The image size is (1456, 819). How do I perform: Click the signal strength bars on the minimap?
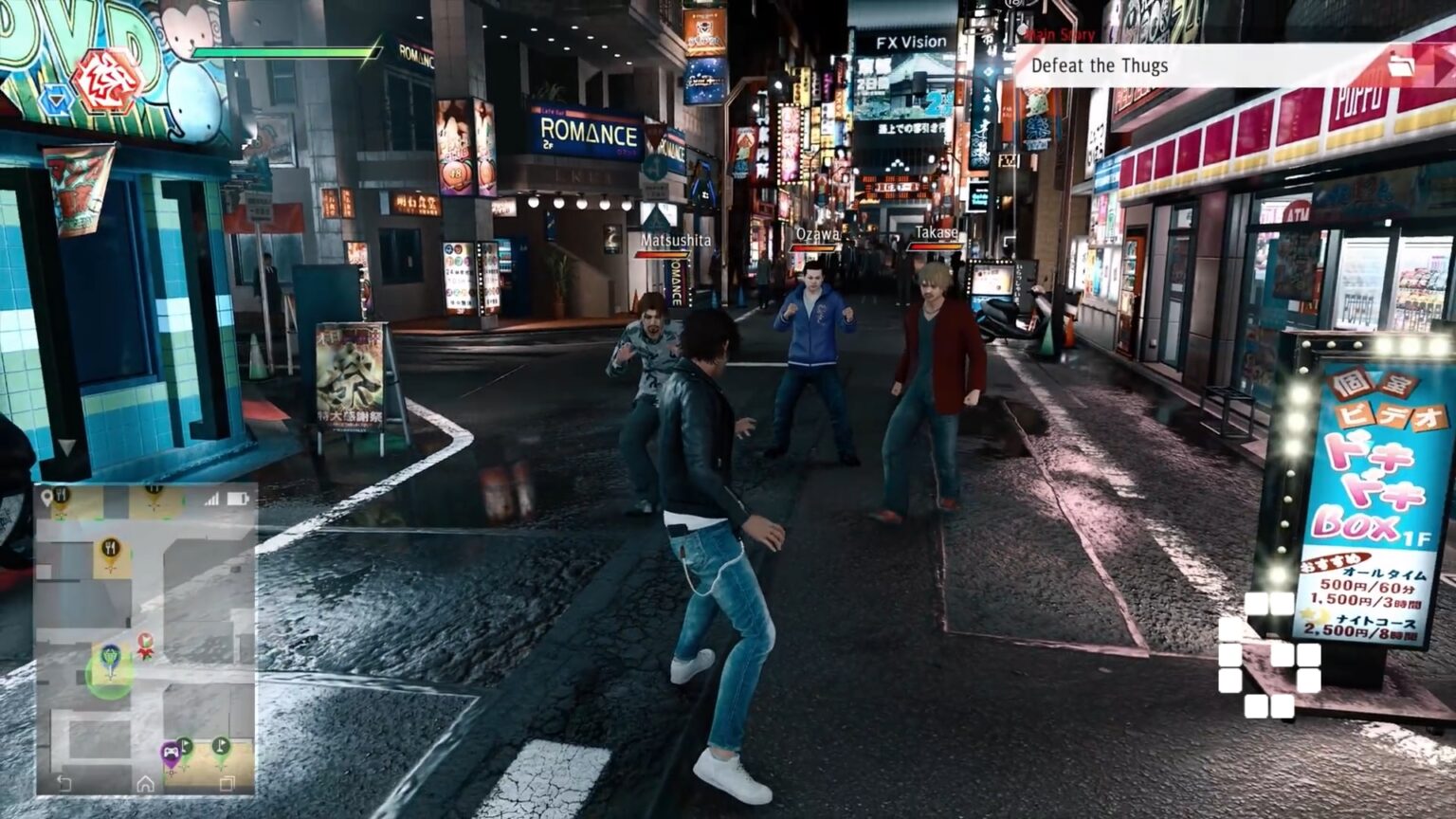coord(211,498)
